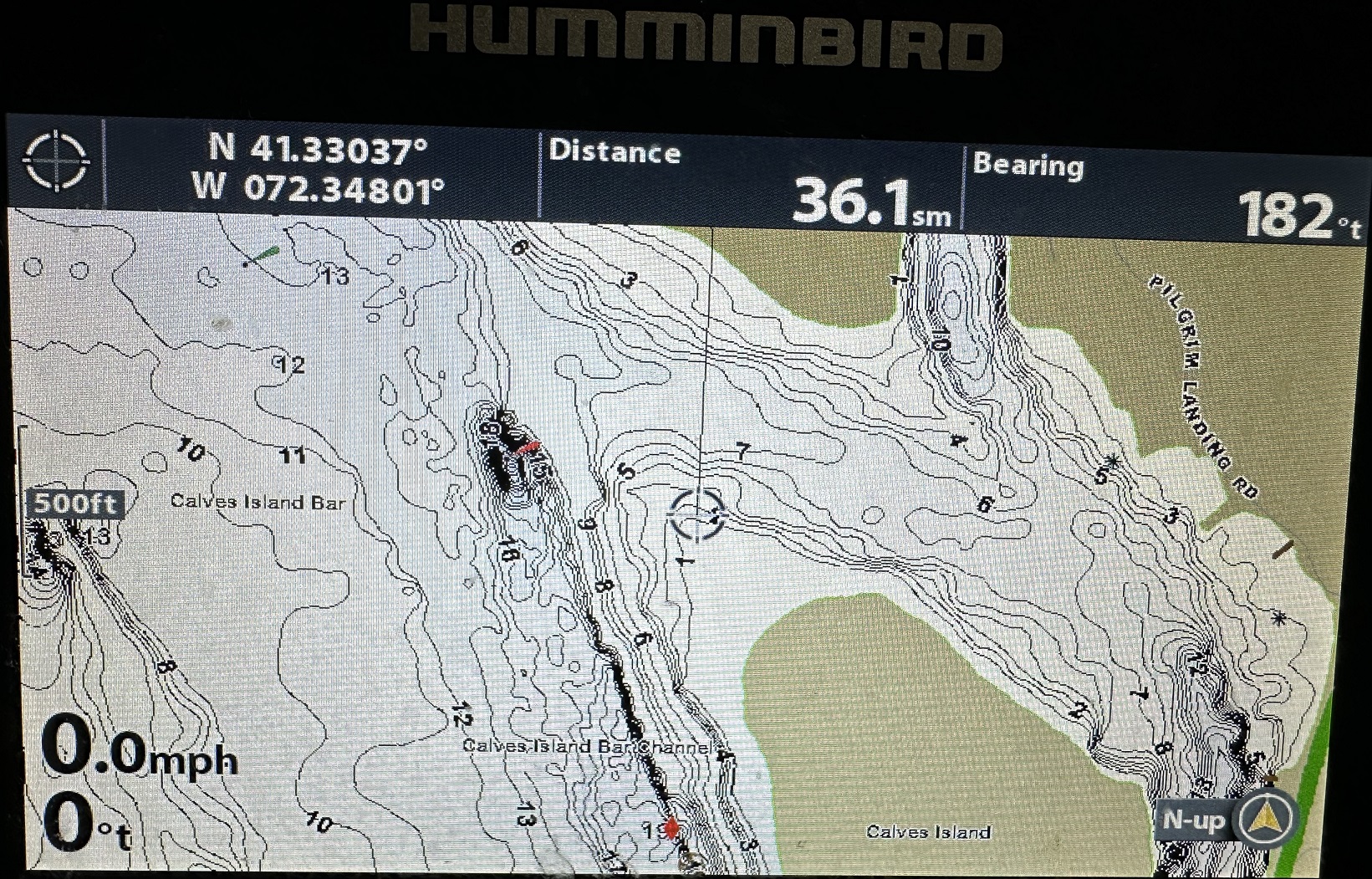Select the crosshair cursor icon beside coordinates
1372x879 pixels.
pos(56,161)
